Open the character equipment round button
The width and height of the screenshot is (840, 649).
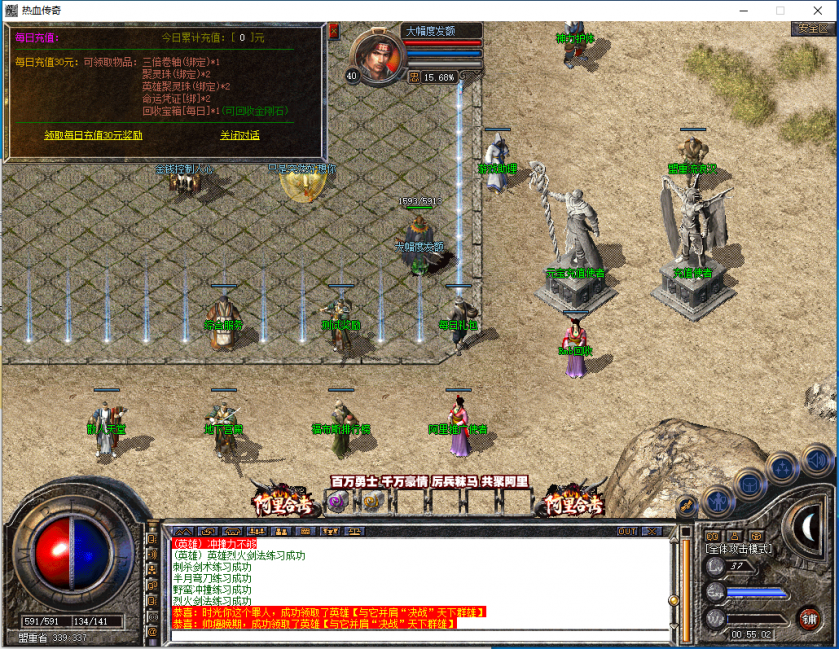coord(716,499)
